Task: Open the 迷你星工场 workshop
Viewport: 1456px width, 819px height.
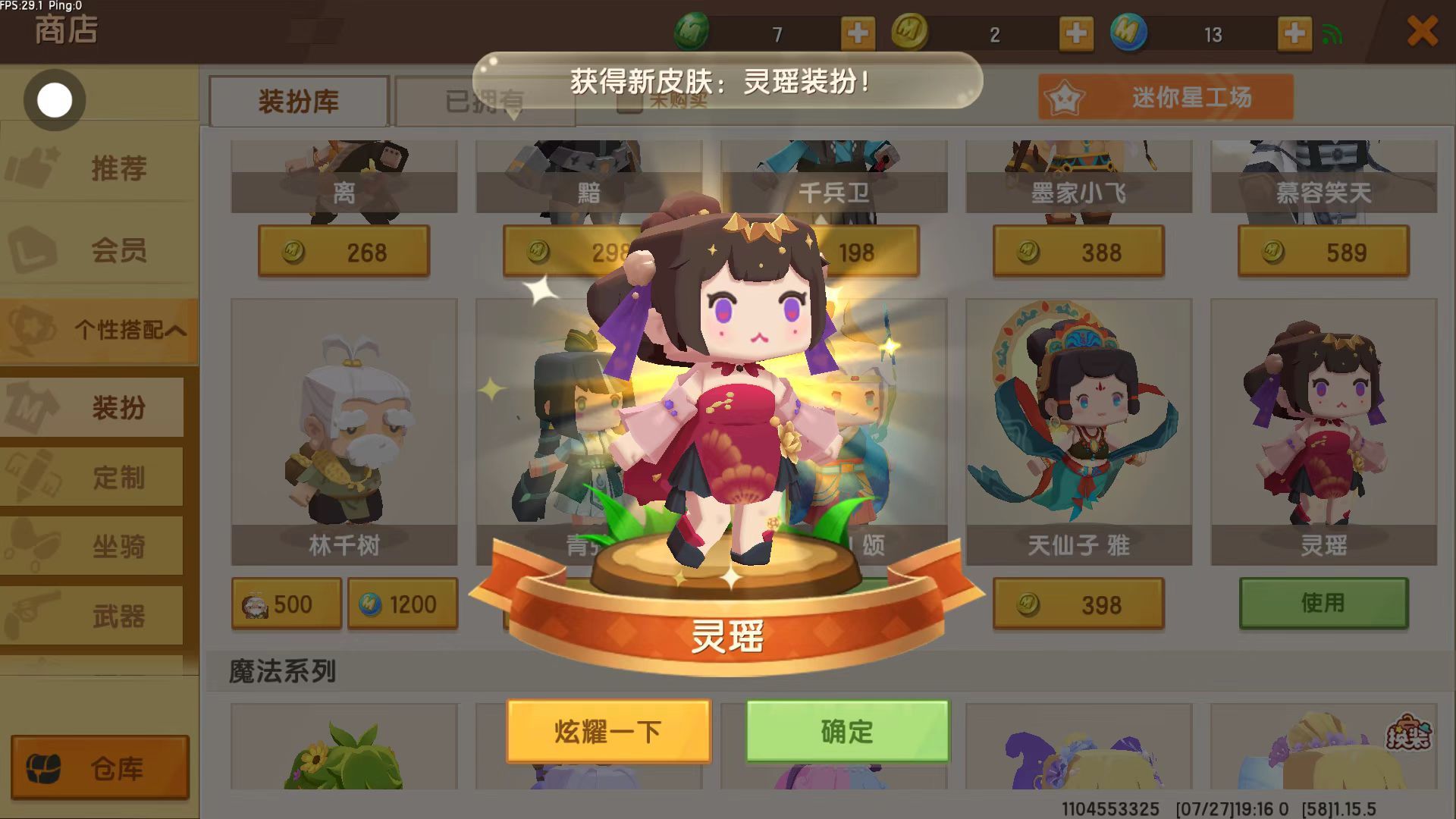Action: click(1166, 97)
